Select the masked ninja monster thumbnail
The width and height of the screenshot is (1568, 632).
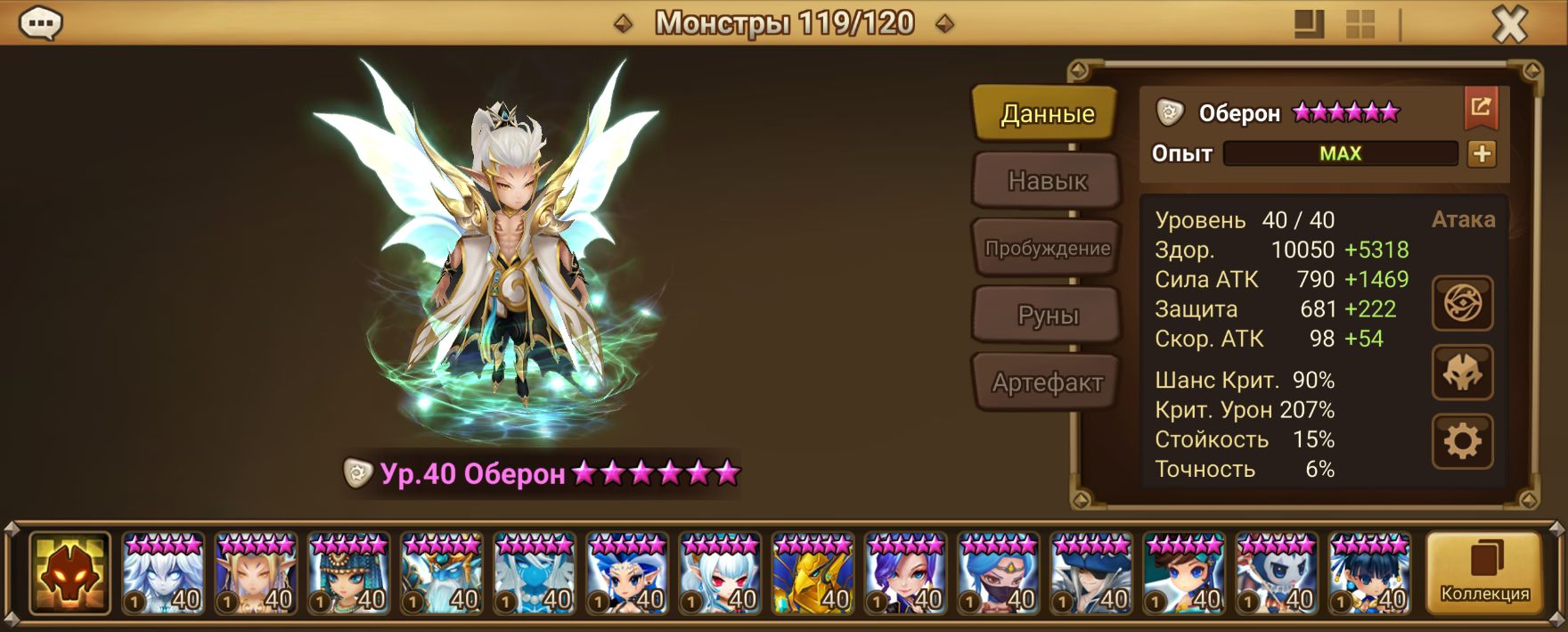998,575
